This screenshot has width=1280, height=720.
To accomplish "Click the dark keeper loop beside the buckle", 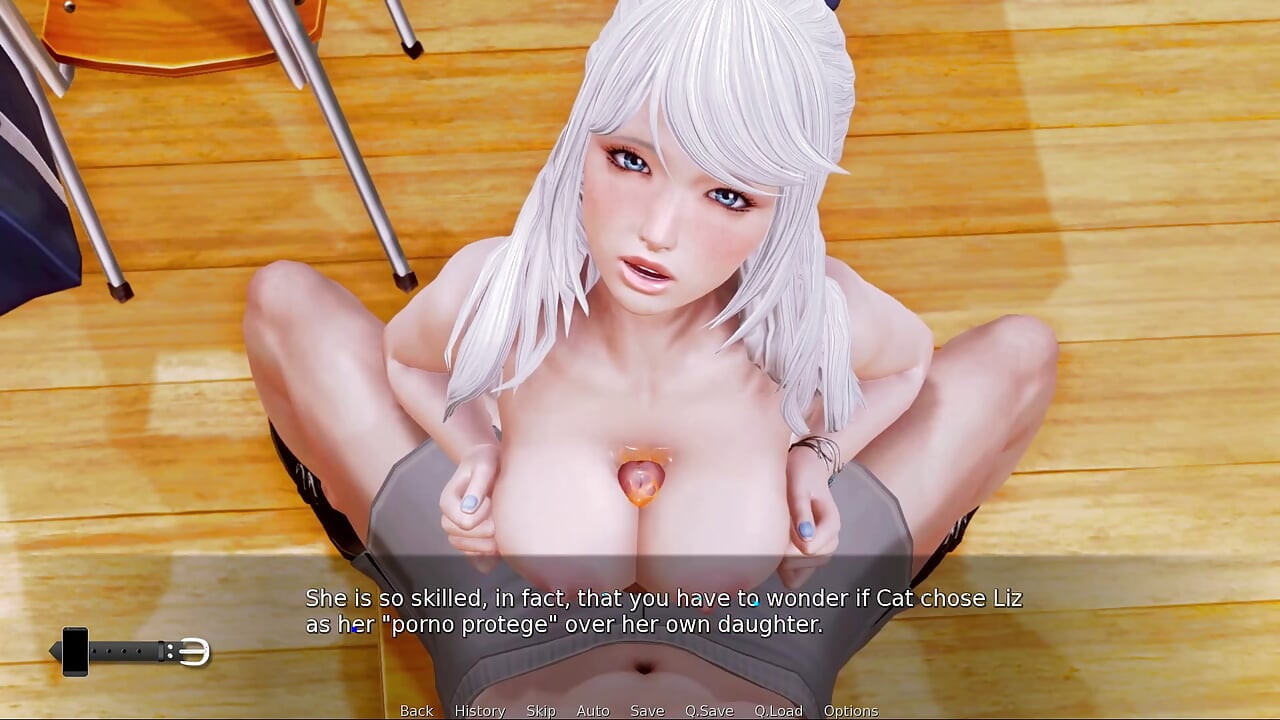I will (161, 650).
